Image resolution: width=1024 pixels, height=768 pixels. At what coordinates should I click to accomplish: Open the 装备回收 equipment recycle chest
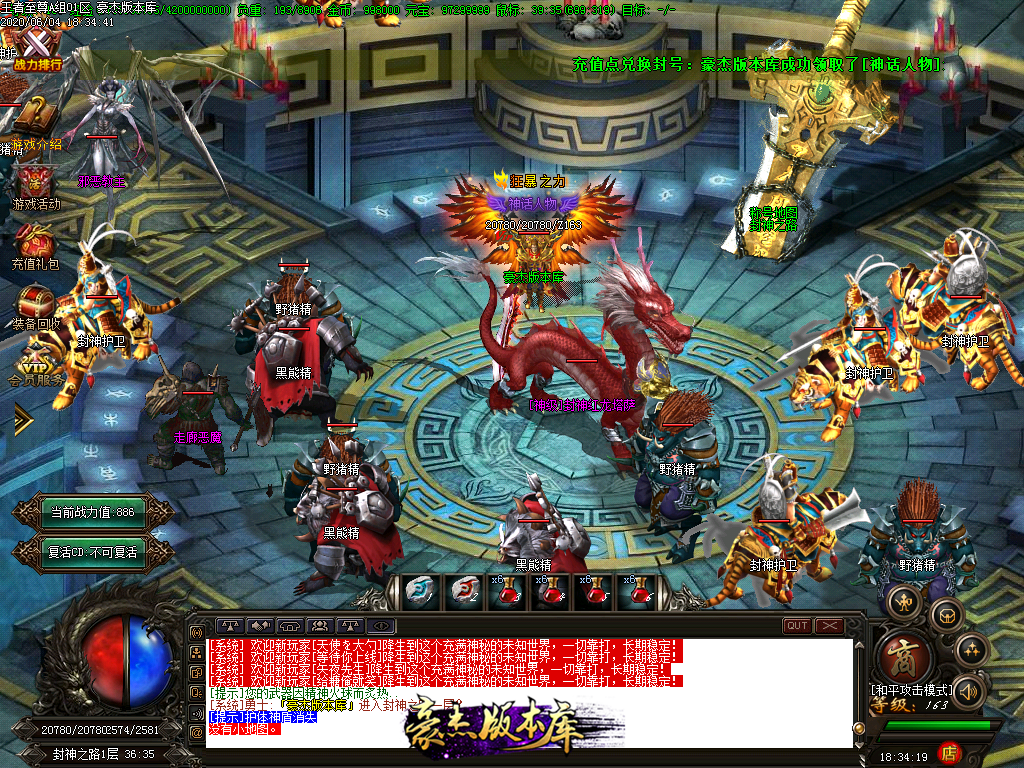tap(37, 306)
